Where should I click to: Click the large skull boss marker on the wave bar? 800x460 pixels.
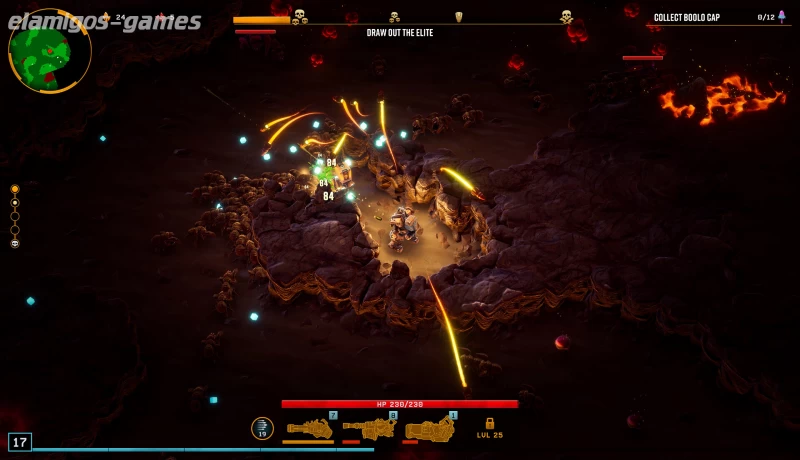(x=566, y=16)
